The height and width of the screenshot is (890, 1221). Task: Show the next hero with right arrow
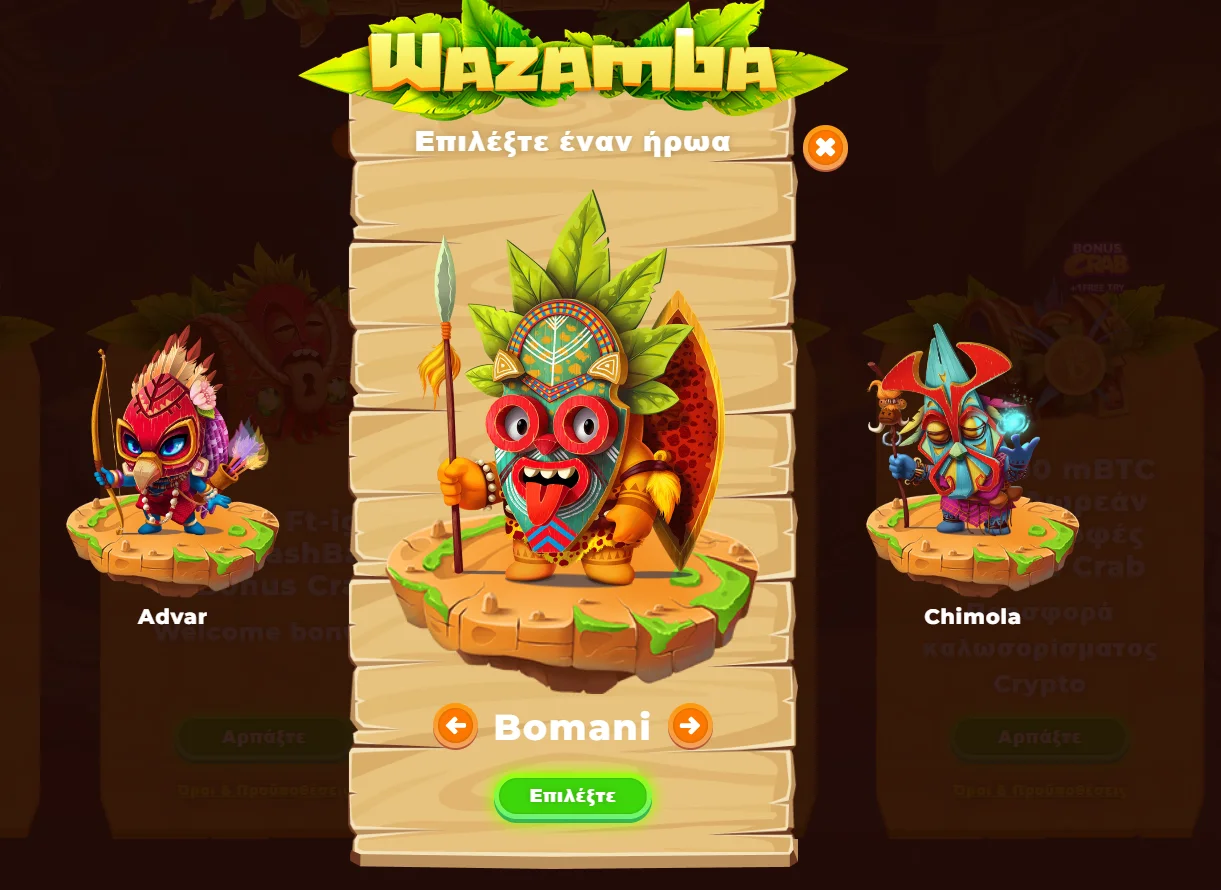tap(690, 726)
